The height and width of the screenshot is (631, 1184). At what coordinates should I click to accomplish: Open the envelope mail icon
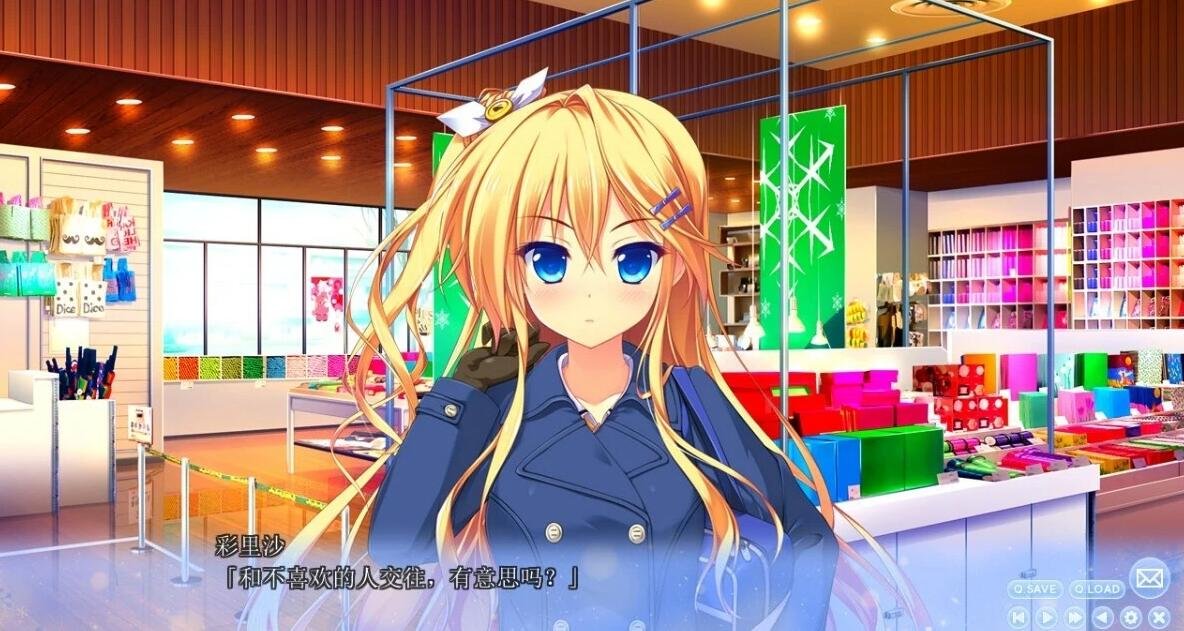click(1149, 578)
